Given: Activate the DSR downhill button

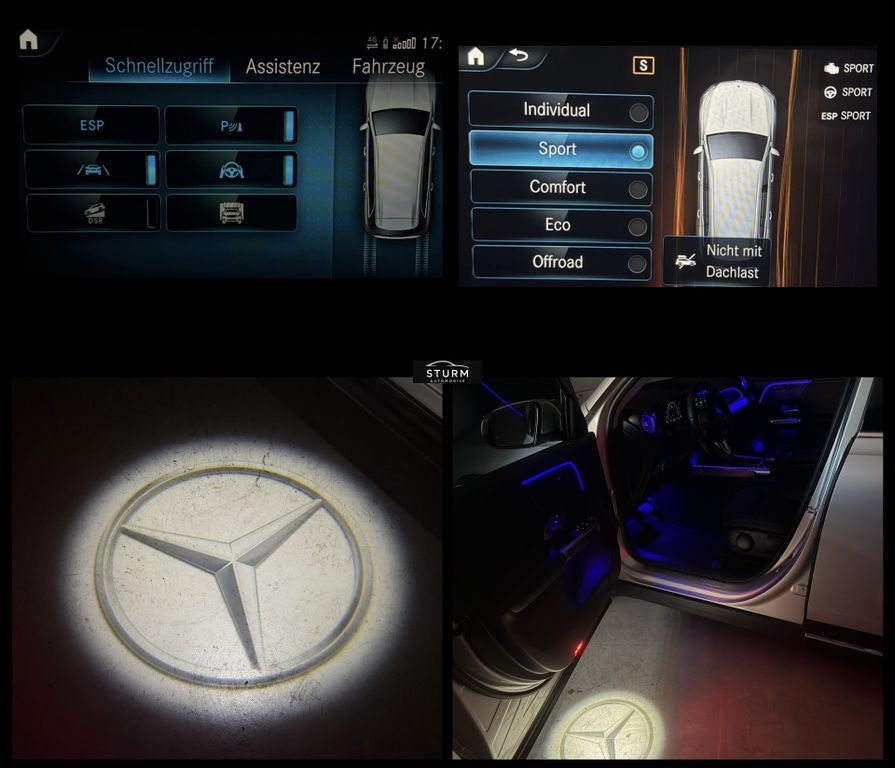Looking at the screenshot, I should pyautogui.click(x=91, y=213).
